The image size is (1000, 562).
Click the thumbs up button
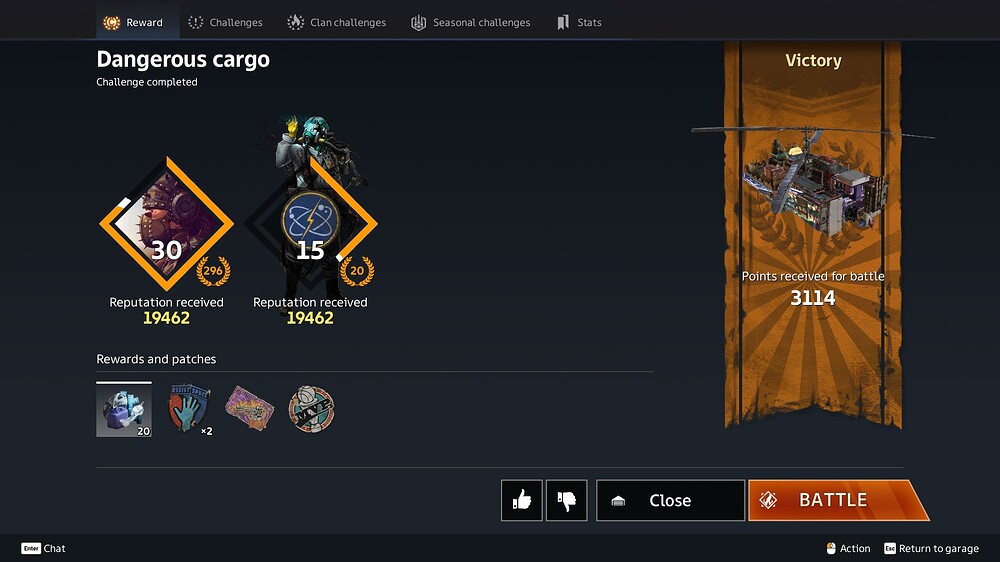click(x=522, y=500)
